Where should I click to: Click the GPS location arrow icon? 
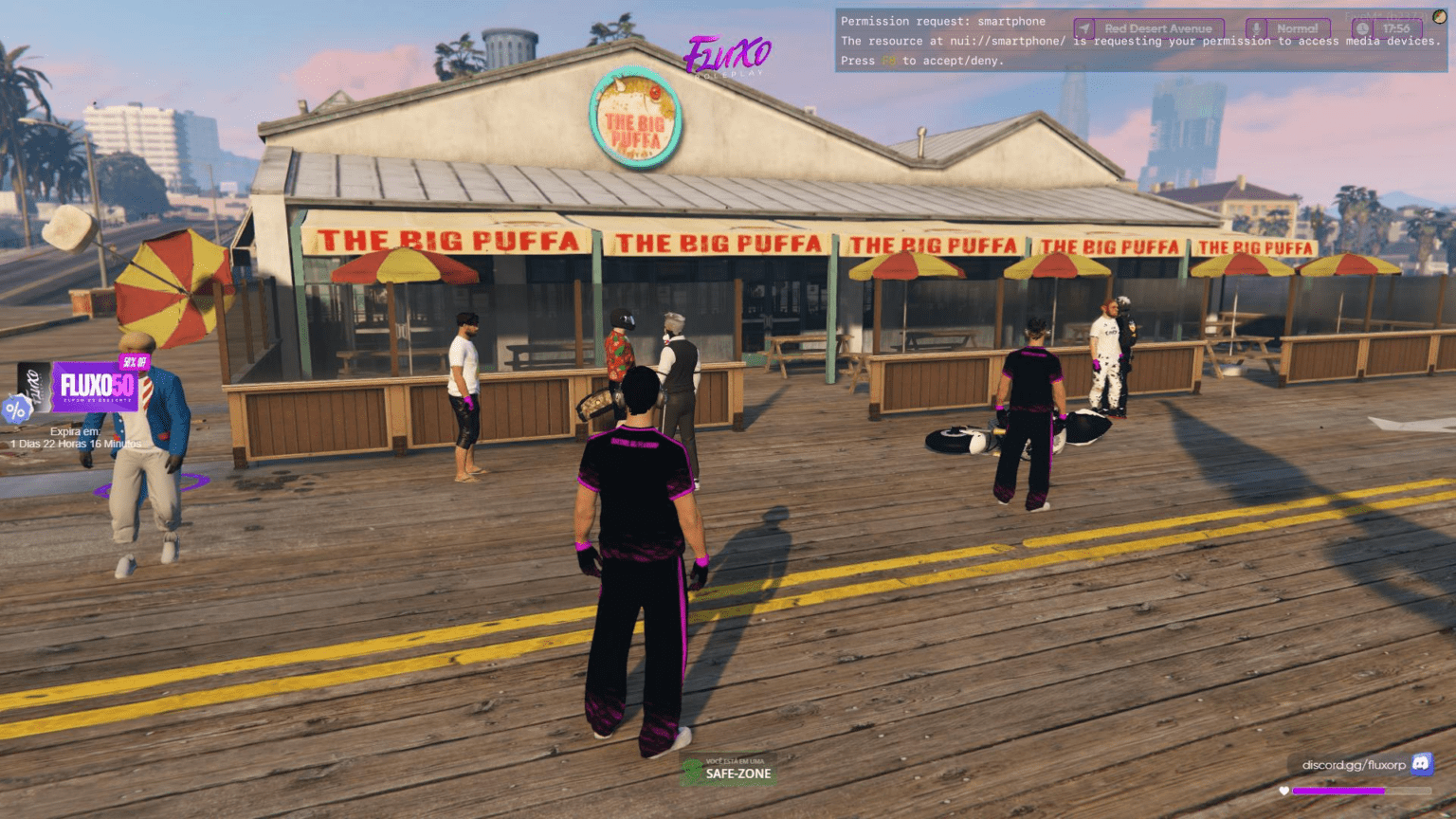pos(1083,27)
